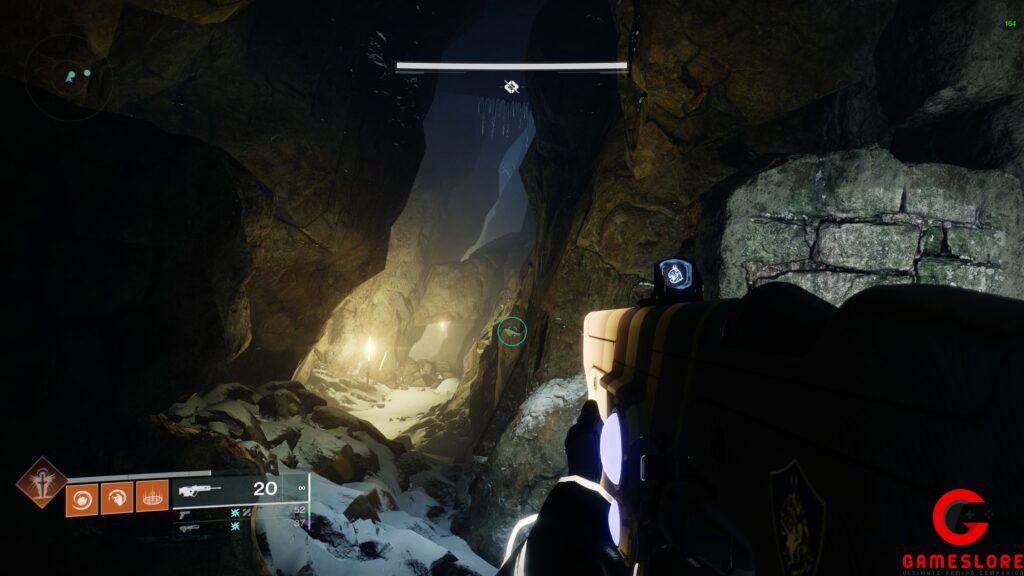Select the swirling grenade ability icon

82,497
